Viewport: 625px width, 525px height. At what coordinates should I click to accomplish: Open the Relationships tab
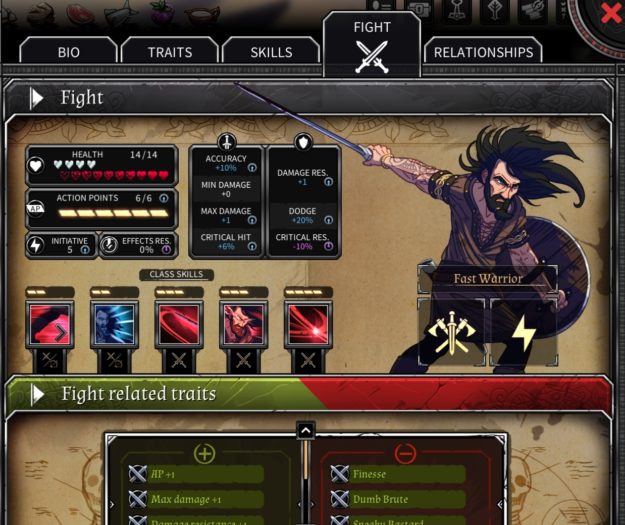[x=483, y=52]
